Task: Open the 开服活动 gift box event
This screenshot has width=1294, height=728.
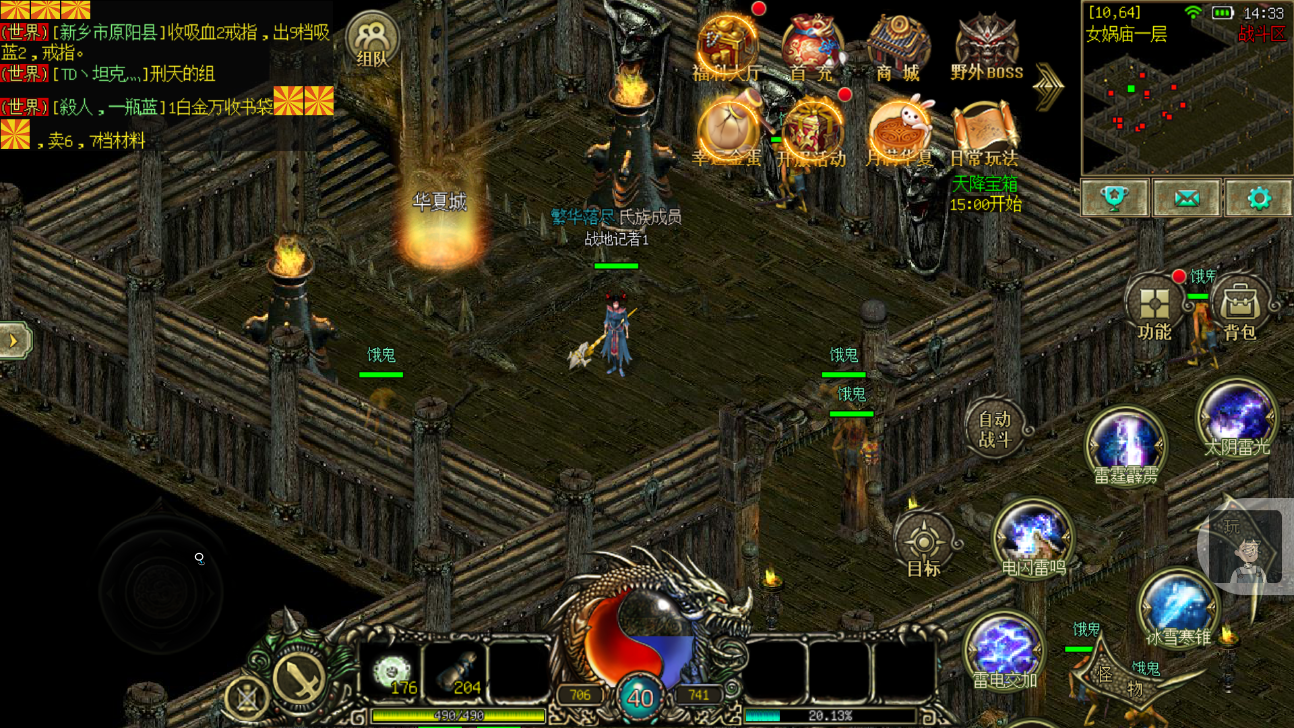Action: point(811,130)
